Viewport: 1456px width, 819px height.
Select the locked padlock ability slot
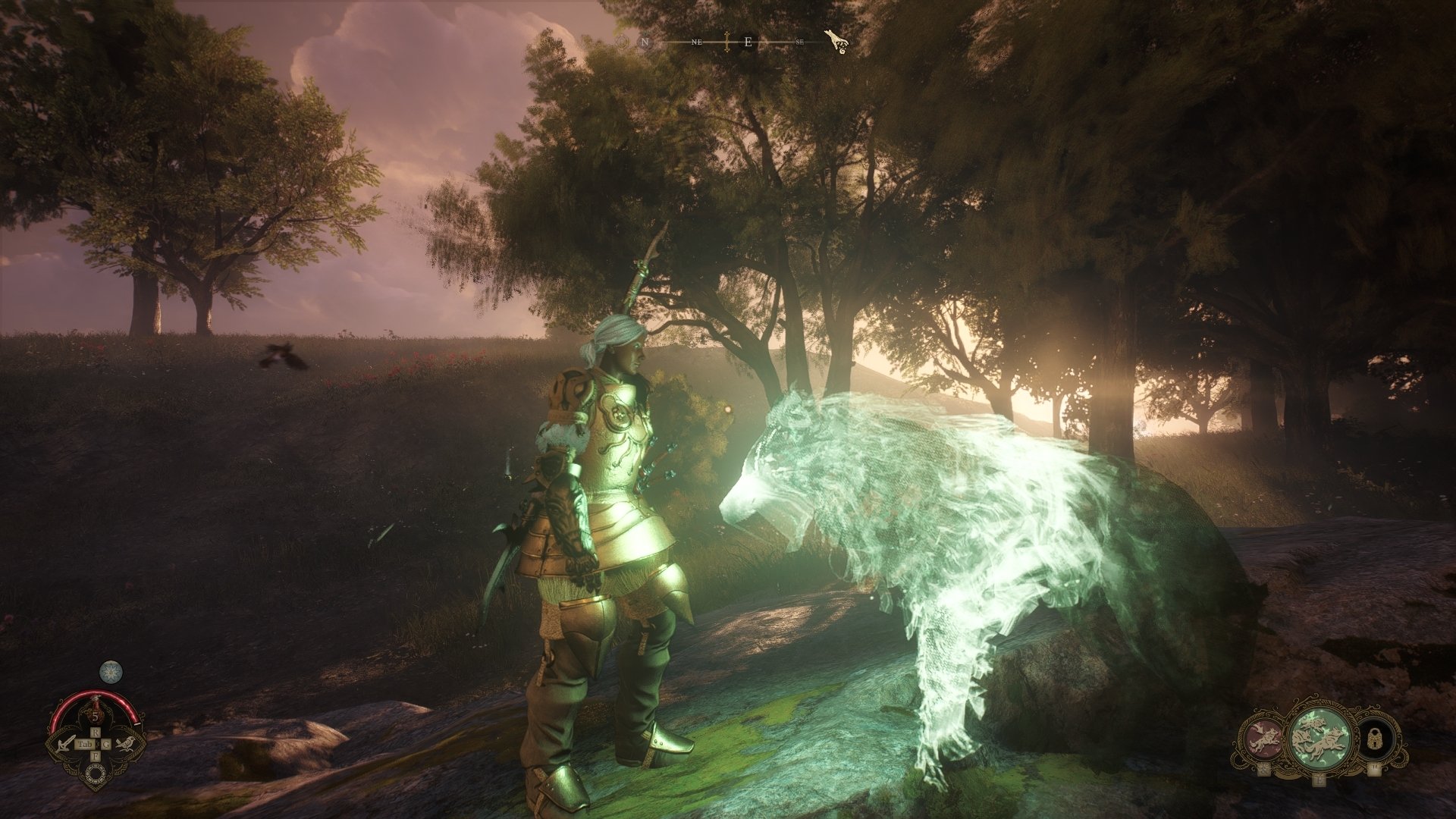coord(1374,739)
